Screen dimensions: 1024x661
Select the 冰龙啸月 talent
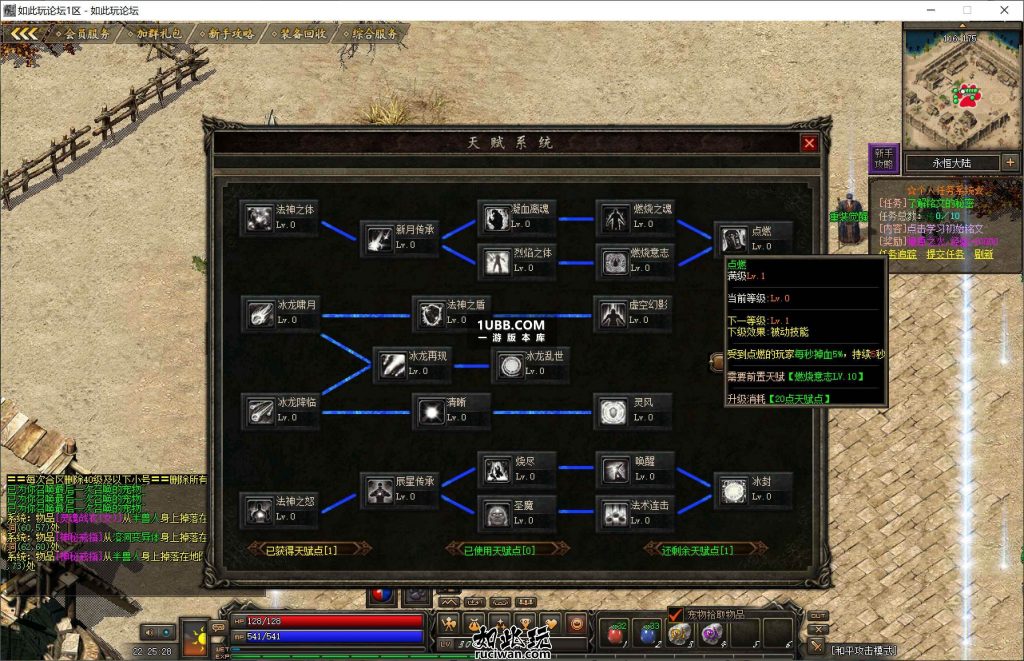(x=261, y=313)
